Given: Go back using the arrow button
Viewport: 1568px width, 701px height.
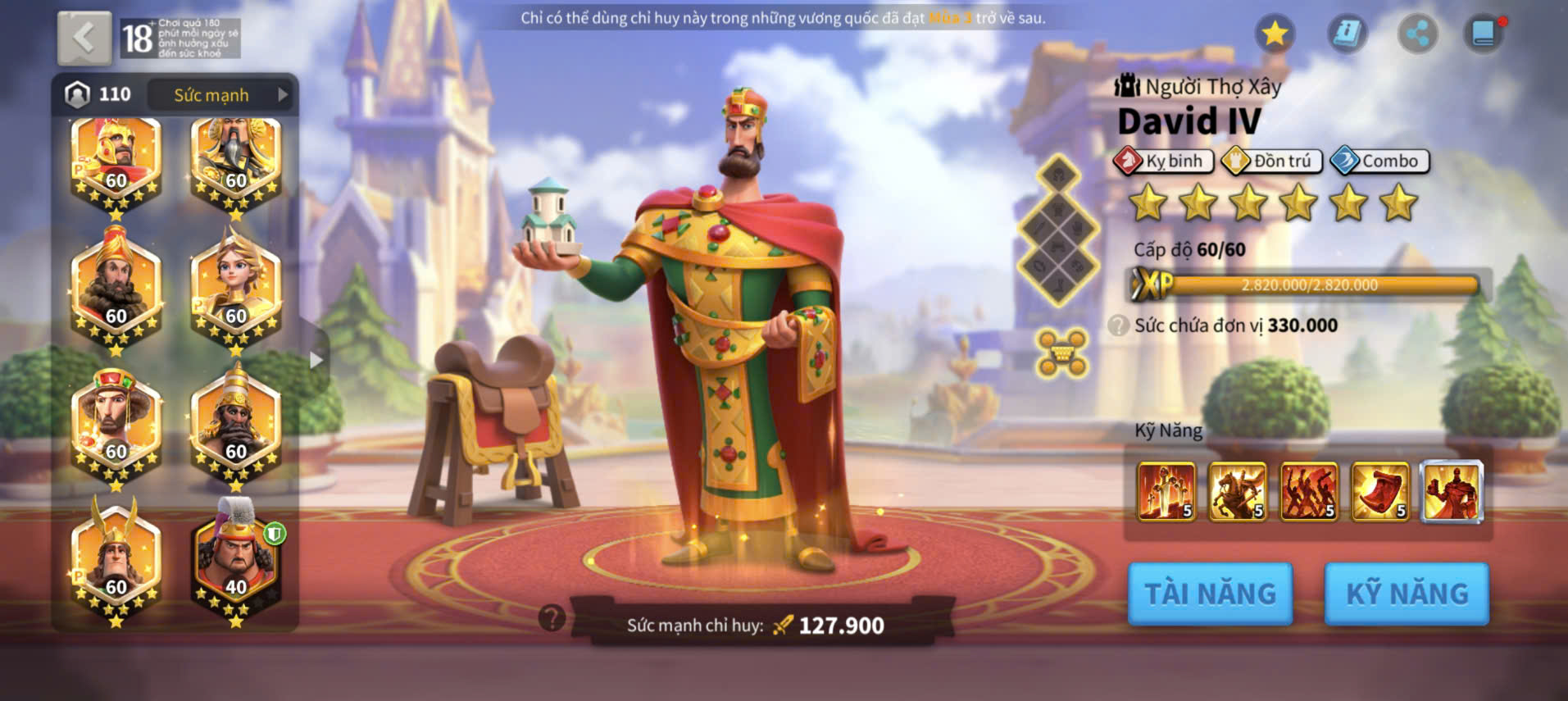Looking at the screenshot, I should coord(84,38).
